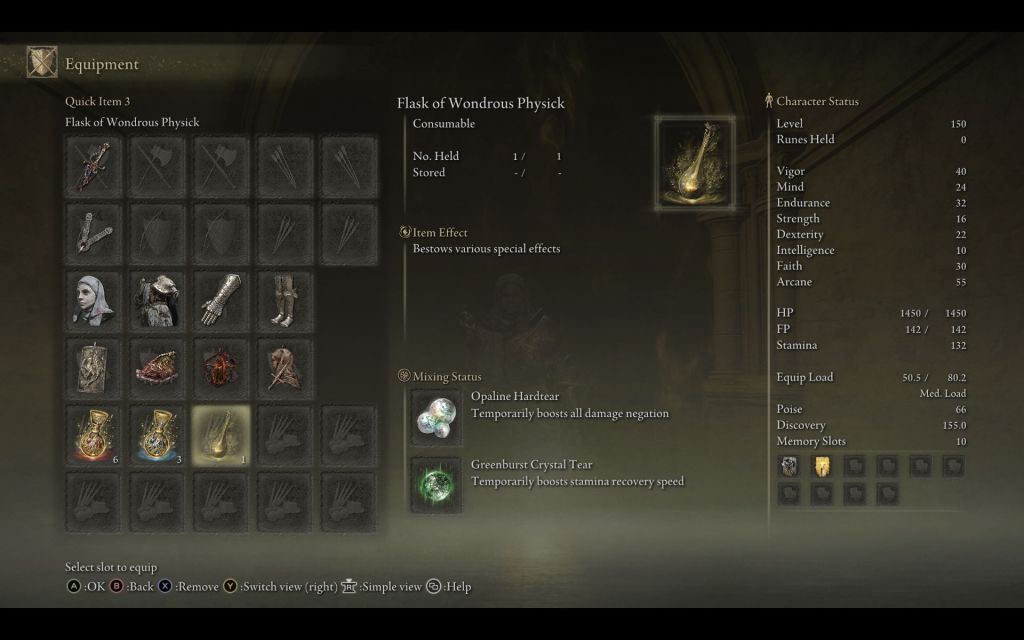Choose the red fanged talisman slot
Image resolution: width=1024 pixels, height=640 pixels.
tap(158, 366)
